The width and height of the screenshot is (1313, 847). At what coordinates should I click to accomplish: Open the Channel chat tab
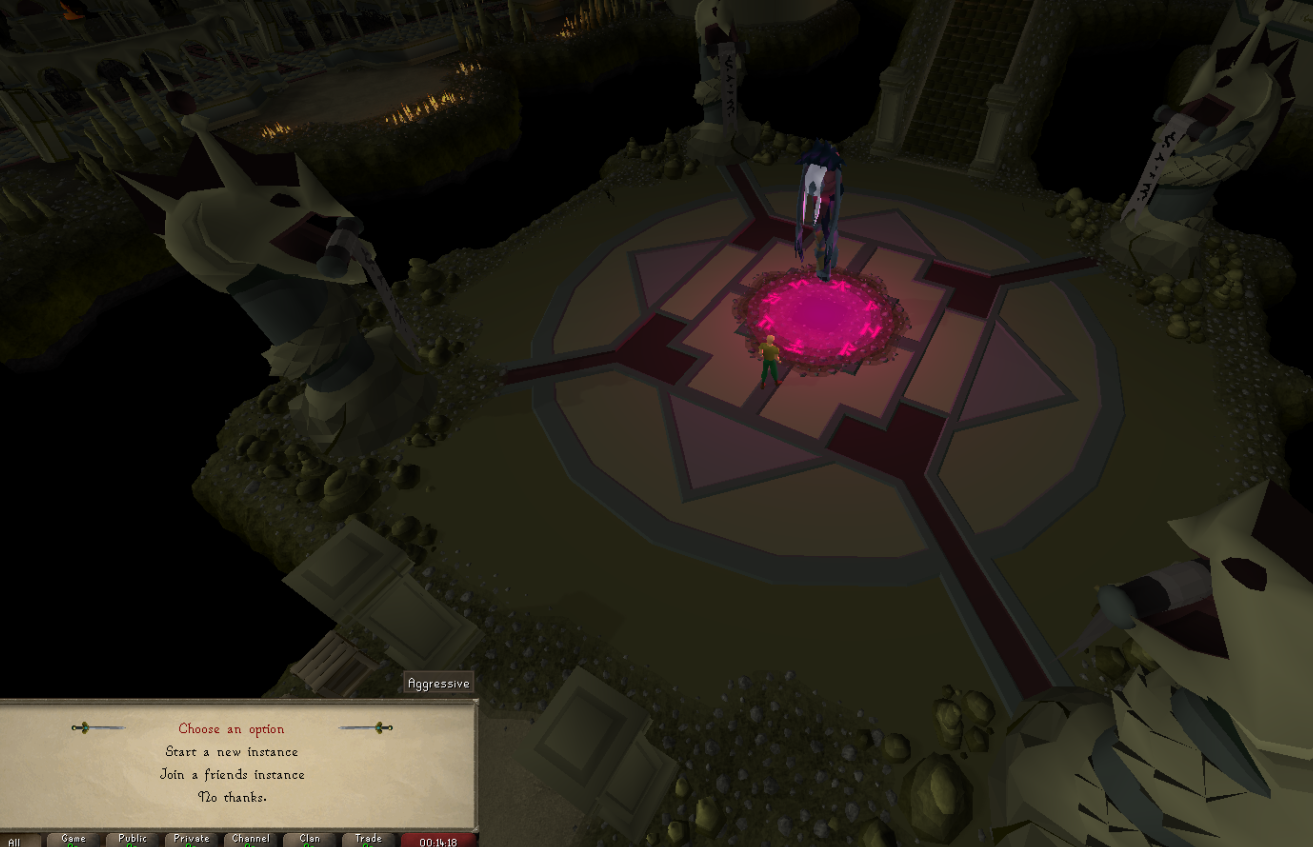250,840
